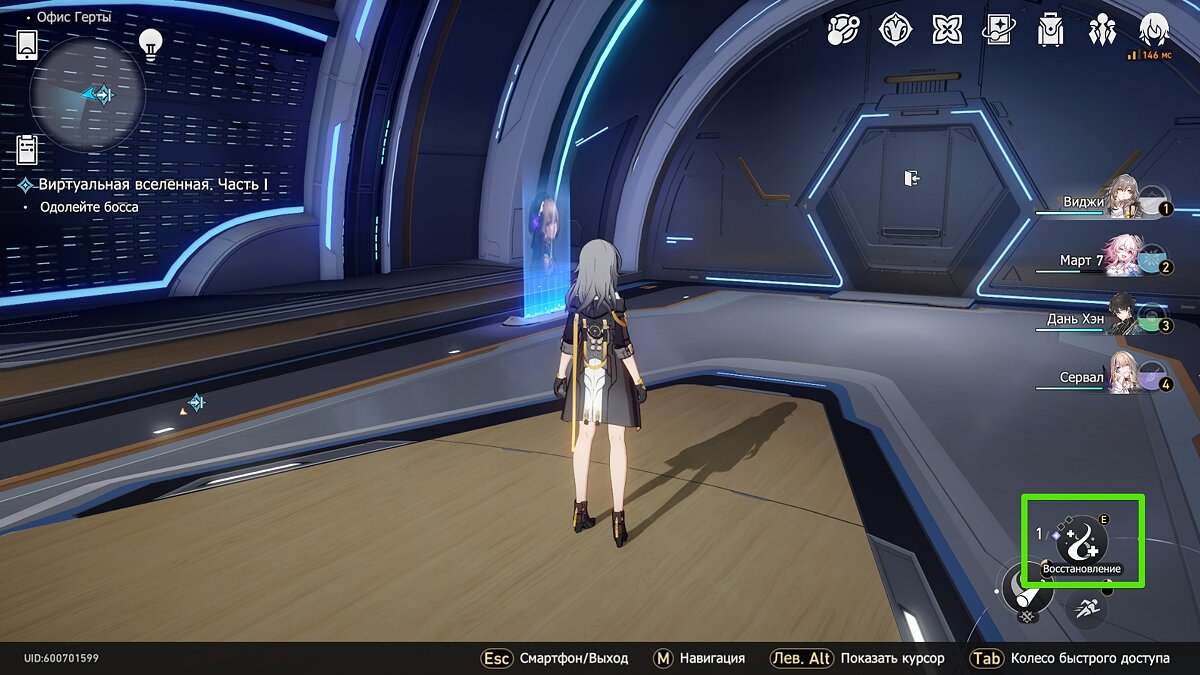Click the light bulb hint icon
Screen dimensions: 1200x675
tap(151, 42)
